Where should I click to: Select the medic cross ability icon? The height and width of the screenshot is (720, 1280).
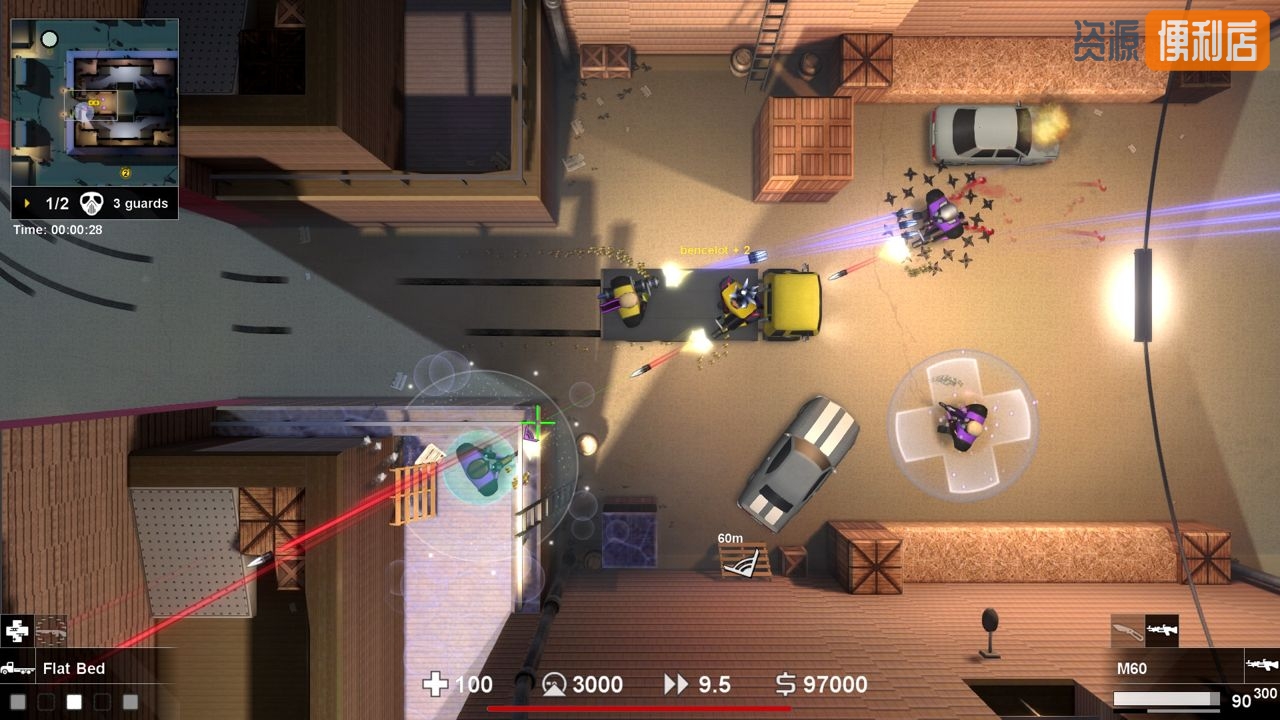coord(17,630)
